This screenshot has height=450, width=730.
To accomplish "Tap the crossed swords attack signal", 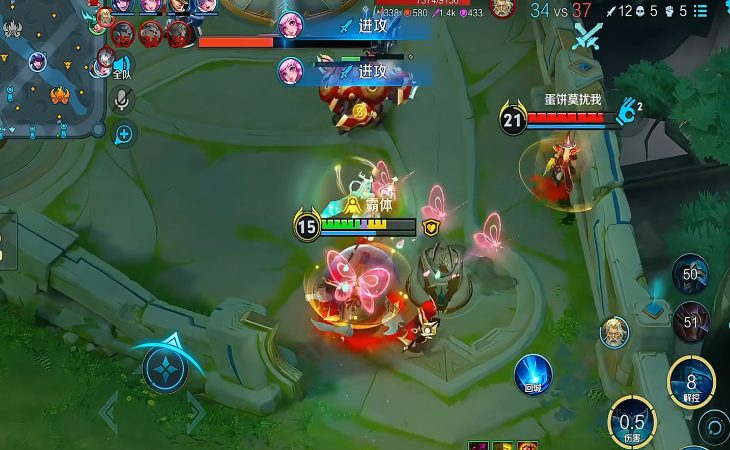I will point(586,37).
